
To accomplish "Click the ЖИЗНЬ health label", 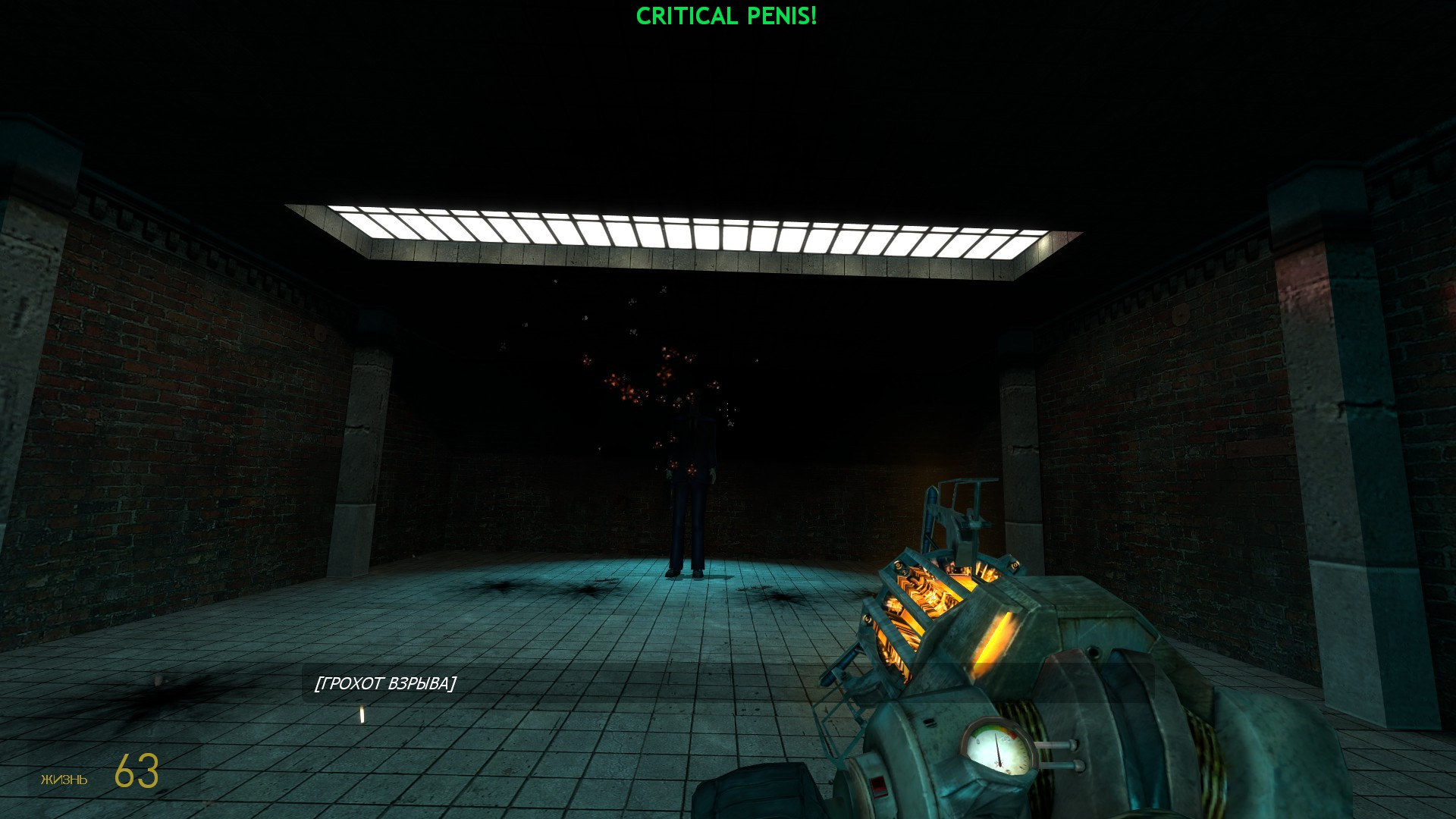I will coord(64,779).
